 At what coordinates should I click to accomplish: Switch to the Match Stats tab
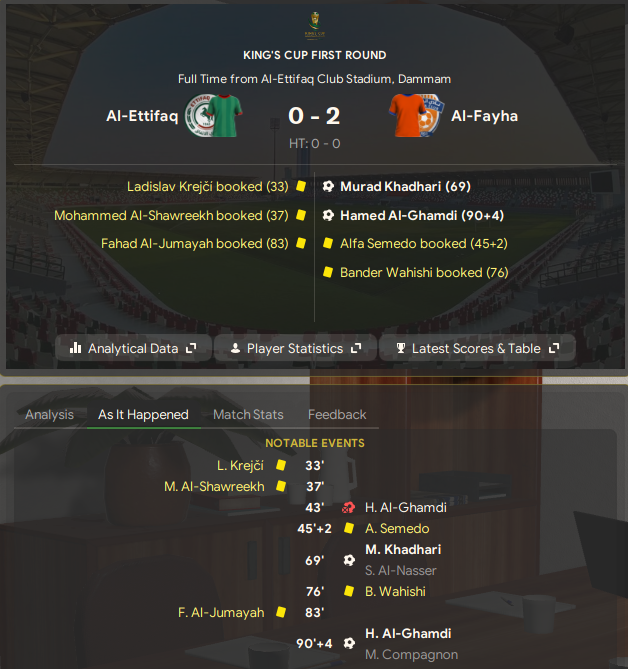point(248,414)
